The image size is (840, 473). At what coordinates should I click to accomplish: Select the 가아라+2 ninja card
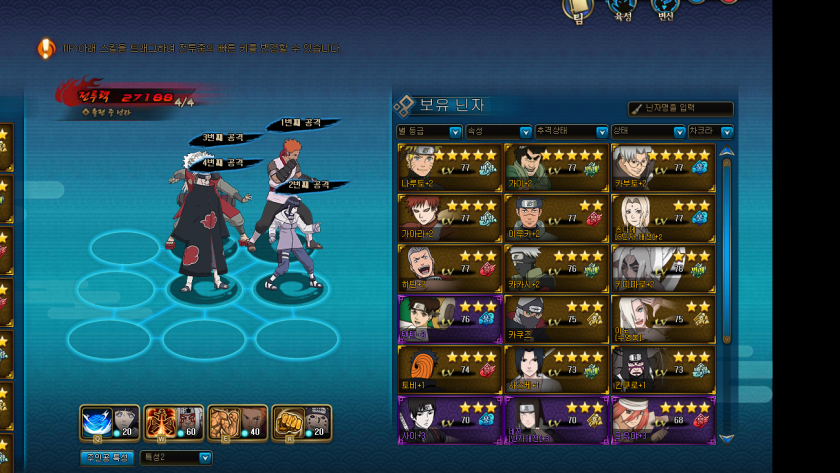pos(449,217)
